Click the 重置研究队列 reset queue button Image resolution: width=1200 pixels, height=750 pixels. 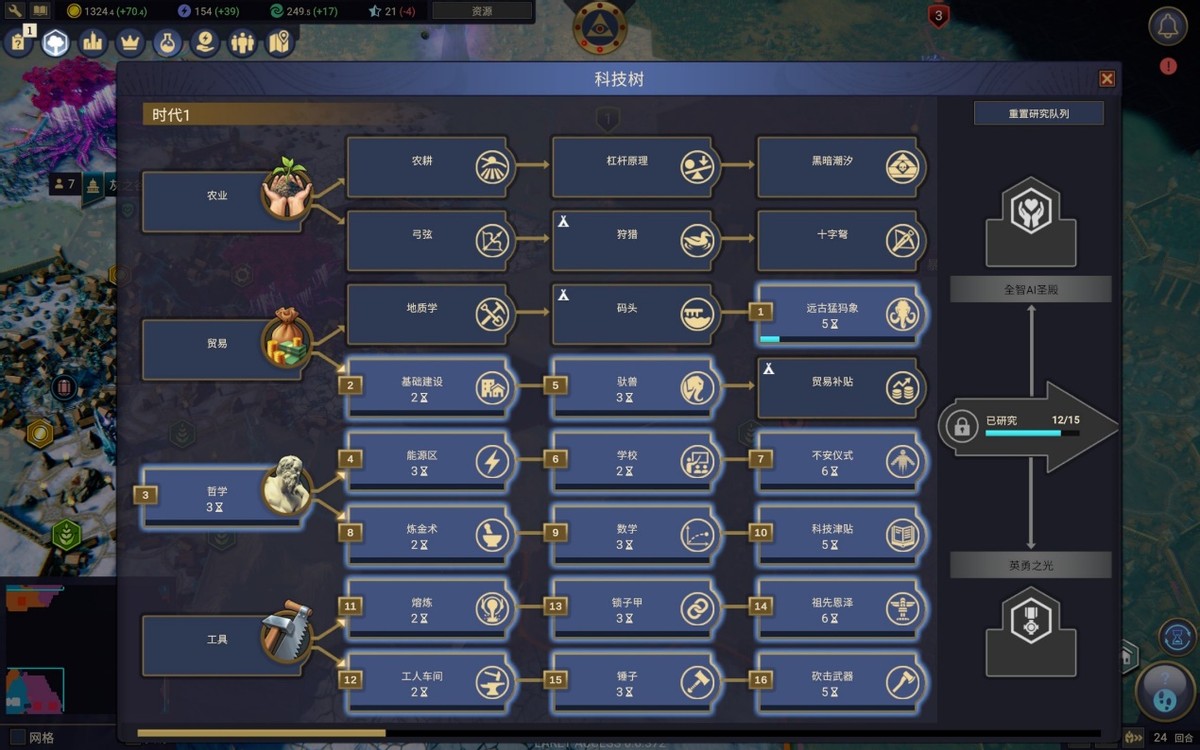coord(1038,114)
